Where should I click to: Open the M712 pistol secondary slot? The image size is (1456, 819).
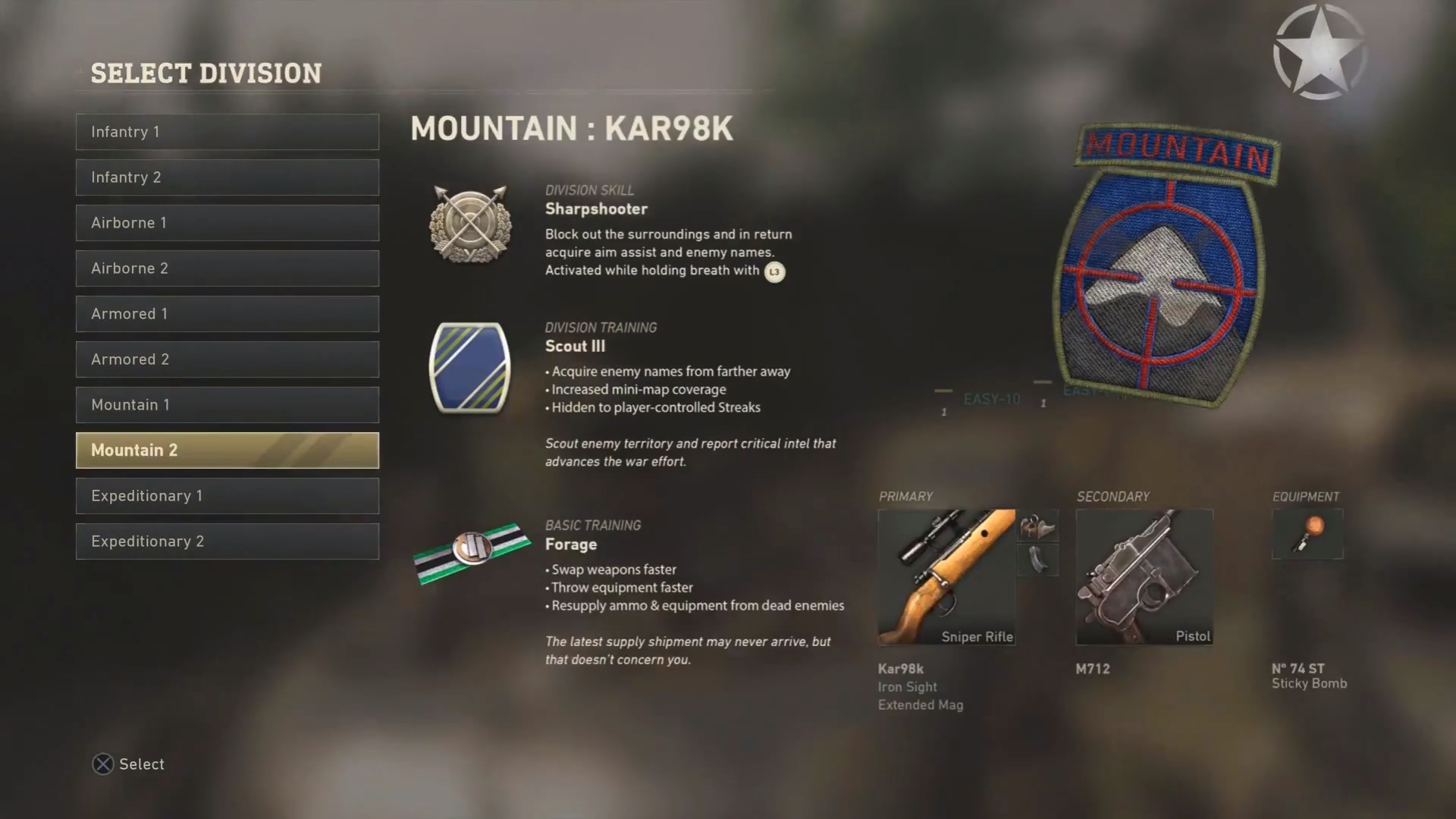1144,577
